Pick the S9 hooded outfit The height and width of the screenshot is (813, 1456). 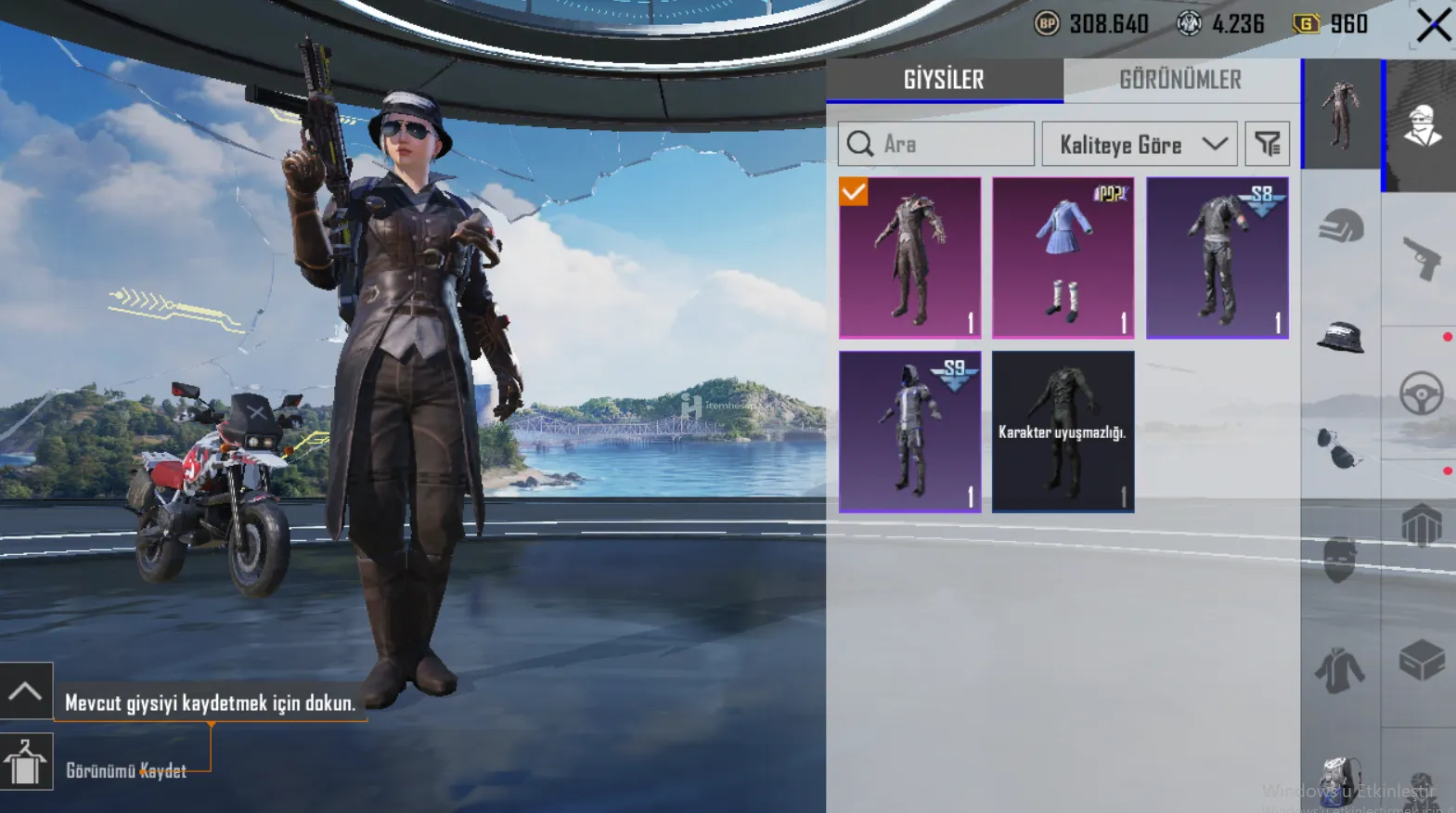[909, 431]
